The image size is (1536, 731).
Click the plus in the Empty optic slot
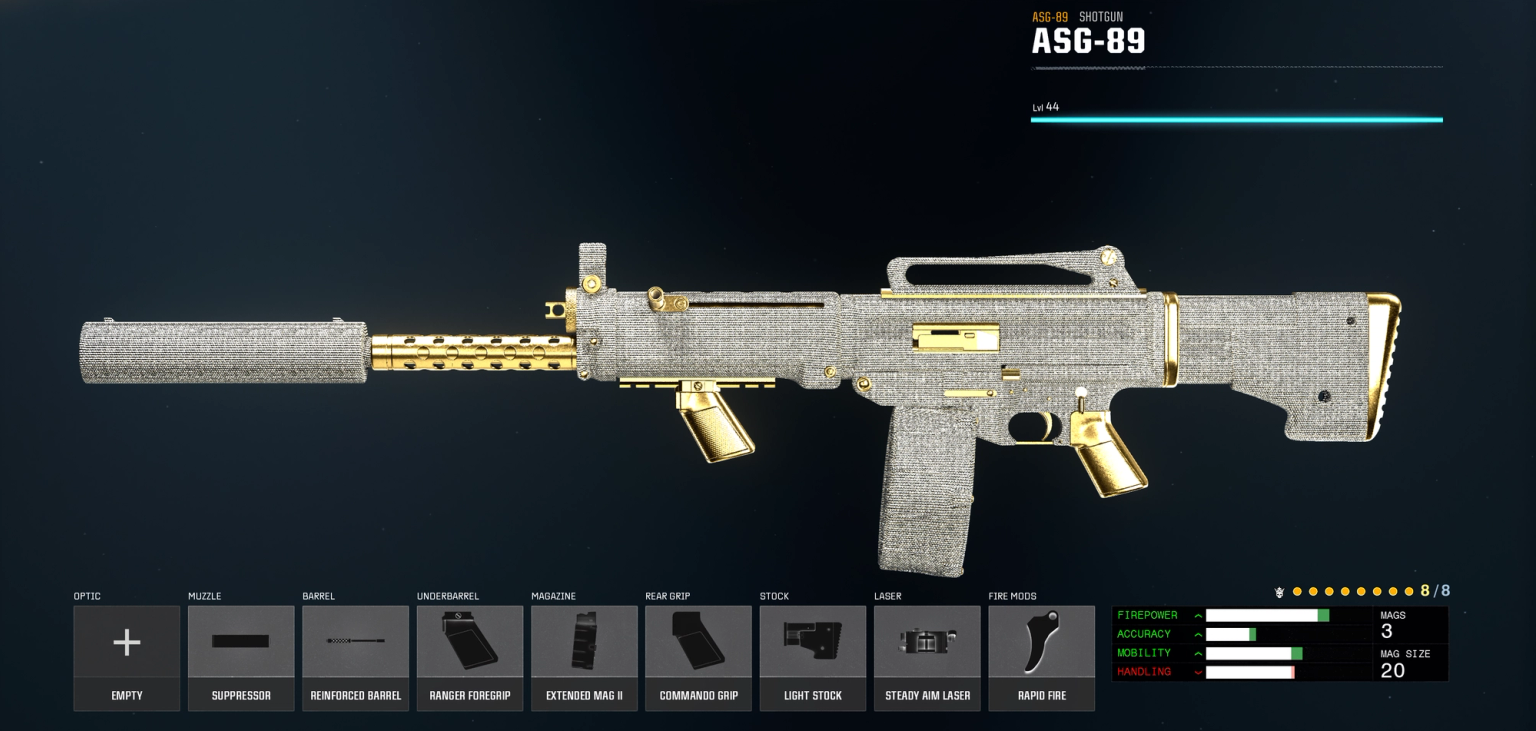tap(126, 641)
